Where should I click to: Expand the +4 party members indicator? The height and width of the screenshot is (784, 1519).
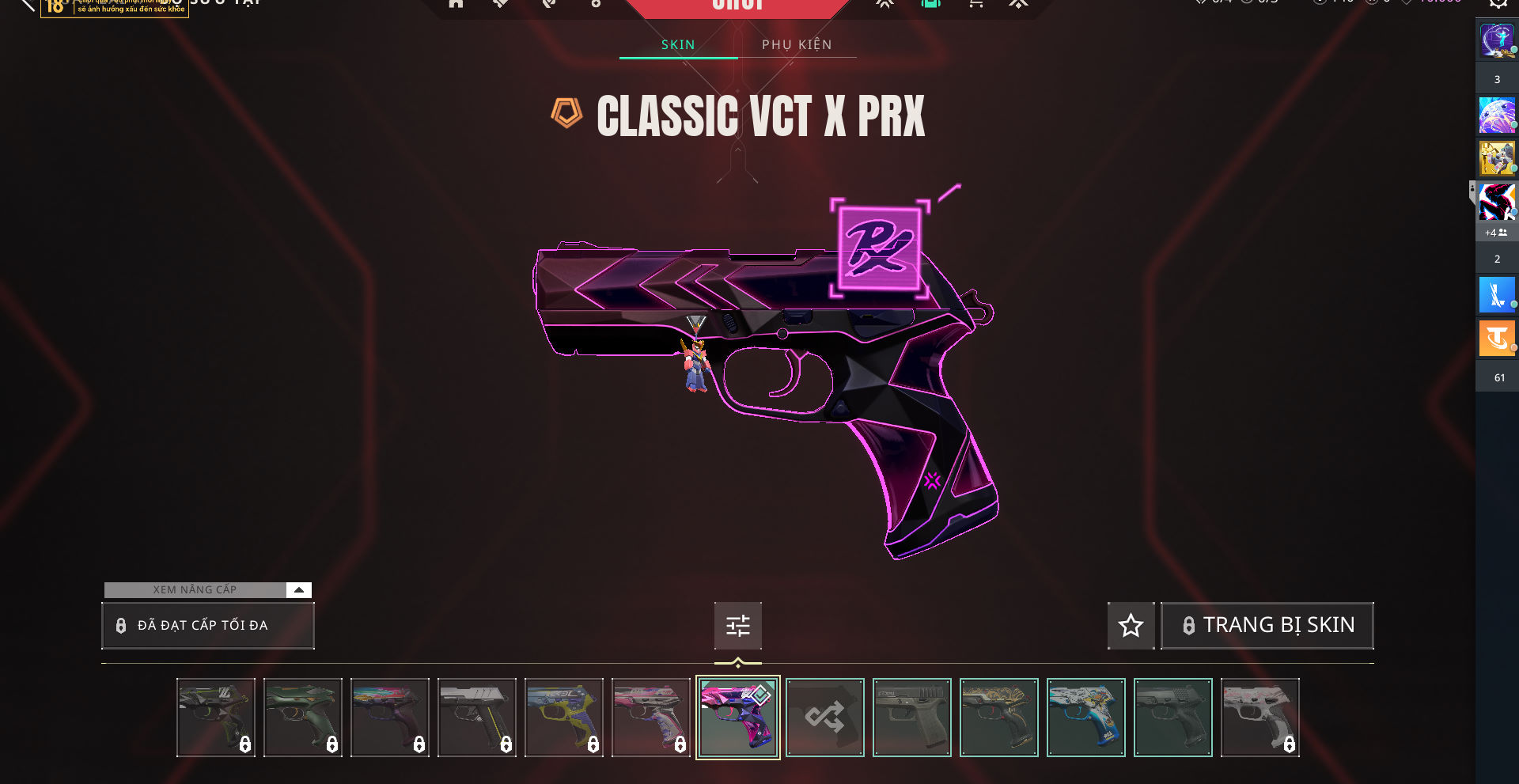coord(1495,233)
